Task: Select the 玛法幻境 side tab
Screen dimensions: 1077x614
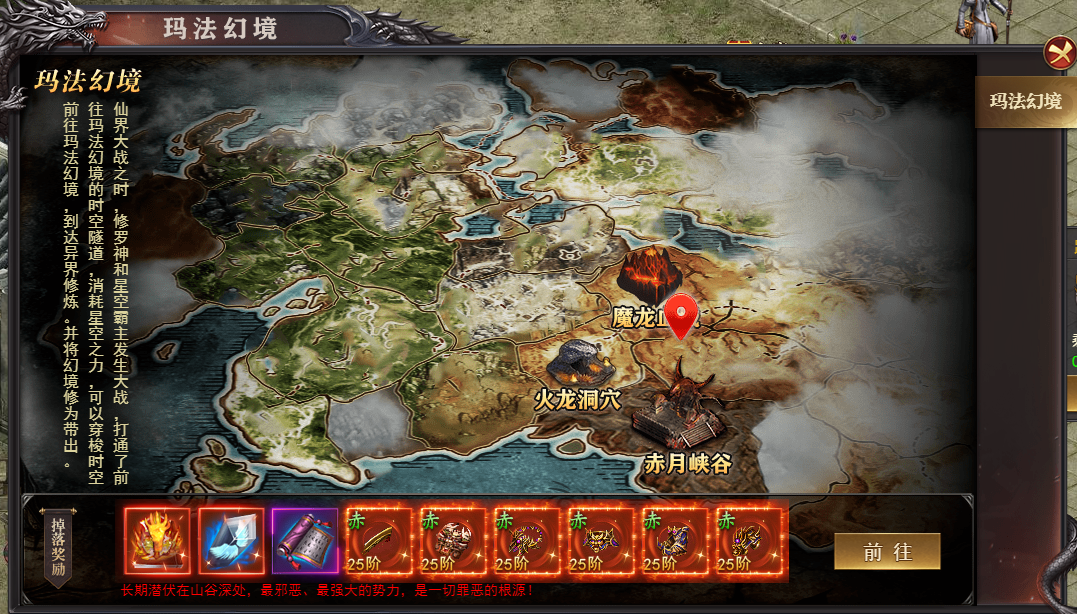Action: [x=1025, y=101]
